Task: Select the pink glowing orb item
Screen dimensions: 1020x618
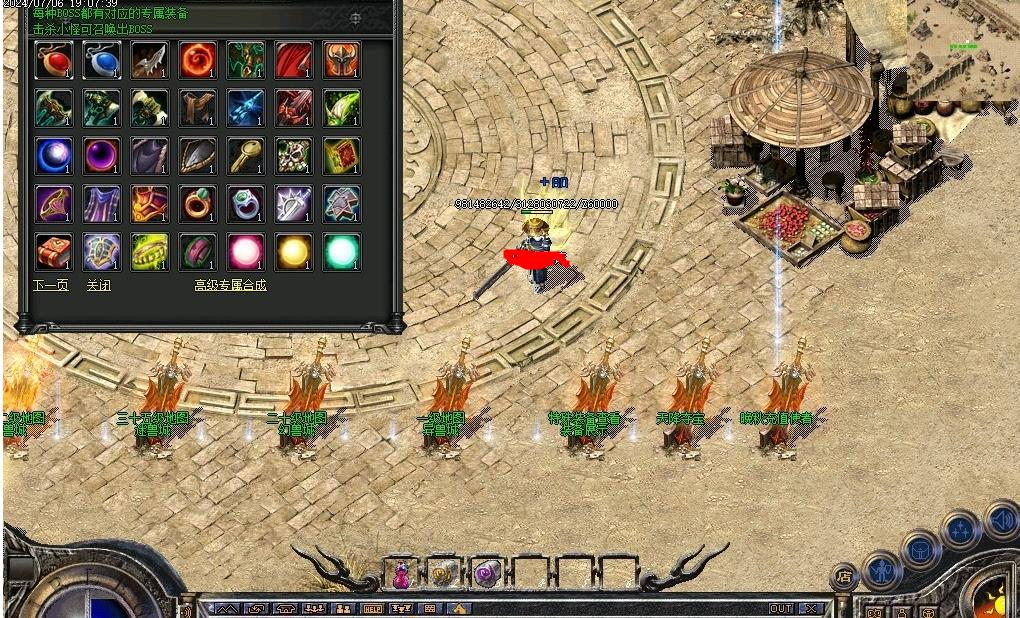Action: coord(246,252)
